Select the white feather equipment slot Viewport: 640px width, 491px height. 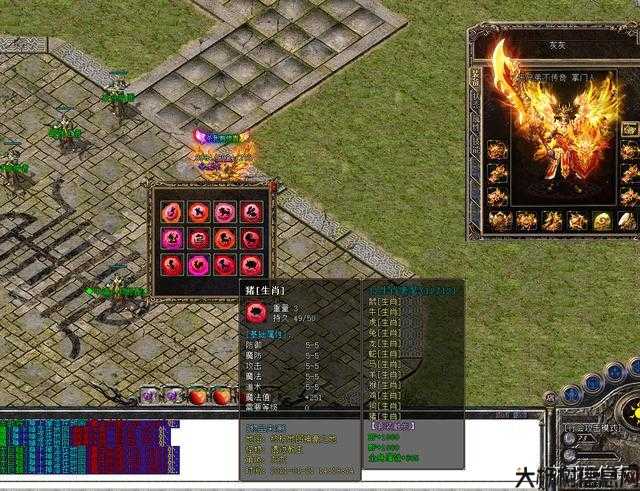pyautogui.click(x=627, y=221)
